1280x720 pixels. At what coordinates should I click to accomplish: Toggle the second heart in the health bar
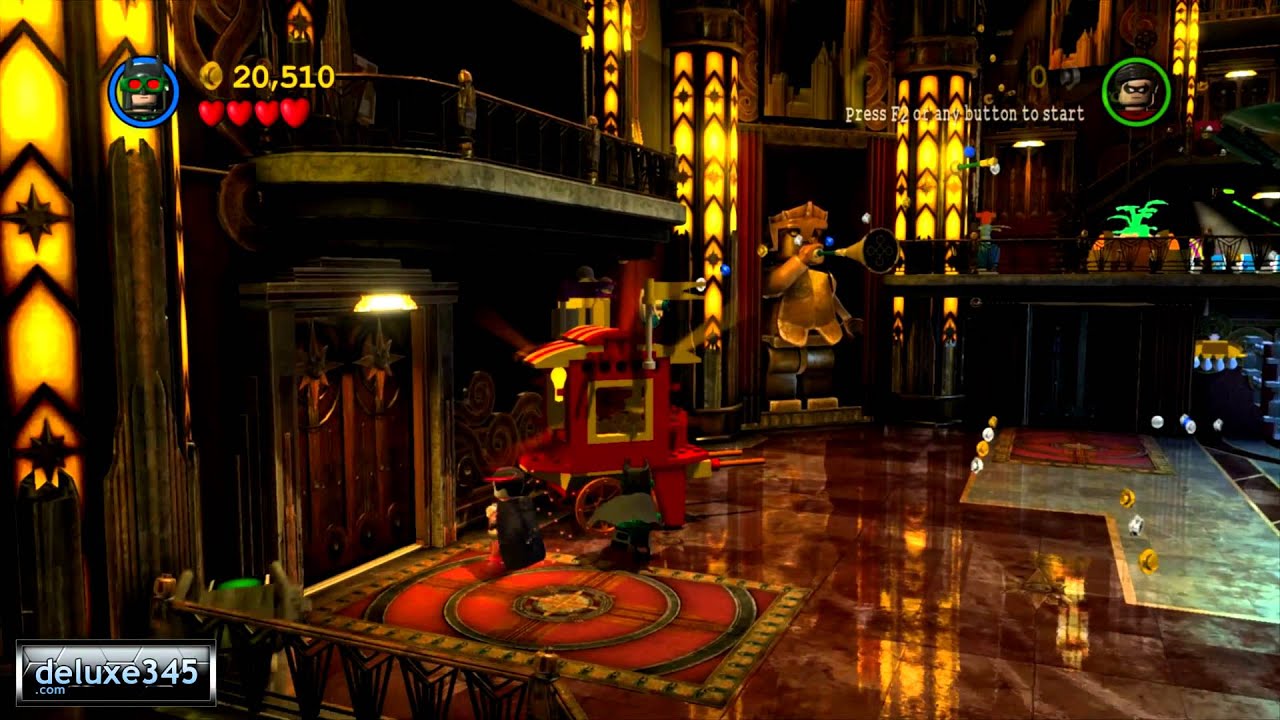(x=241, y=113)
